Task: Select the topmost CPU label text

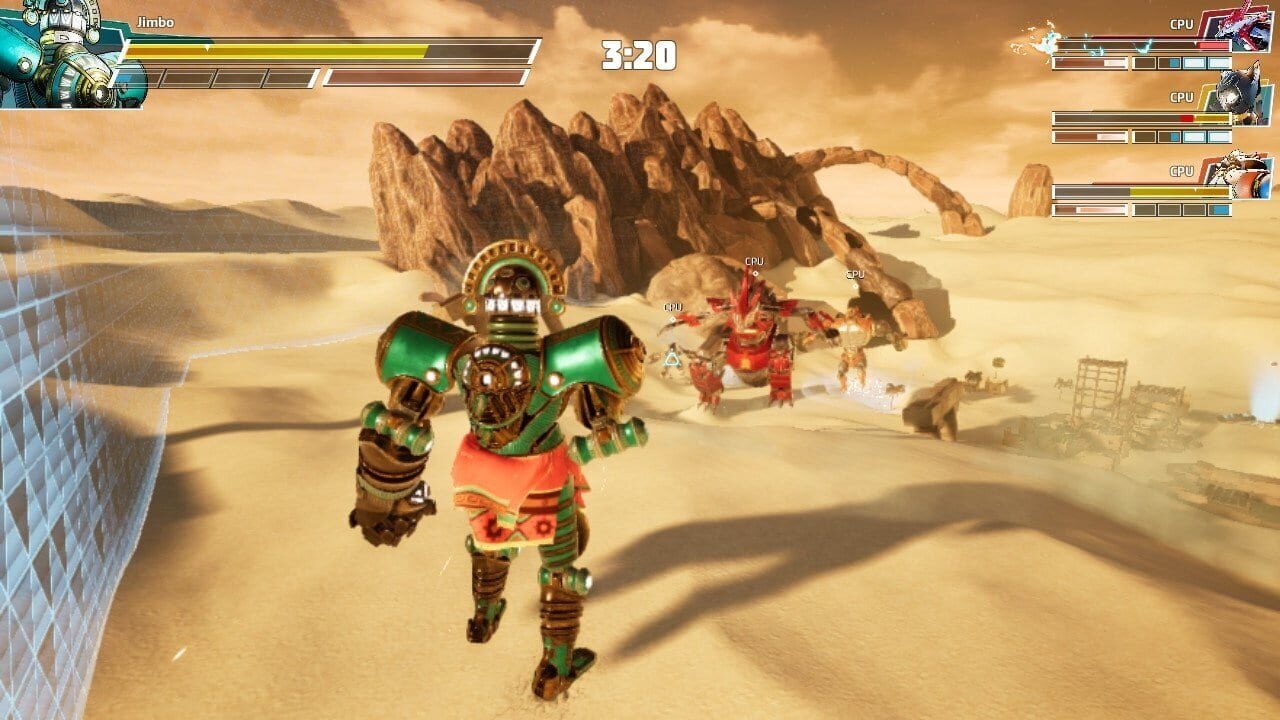Action: point(1182,23)
